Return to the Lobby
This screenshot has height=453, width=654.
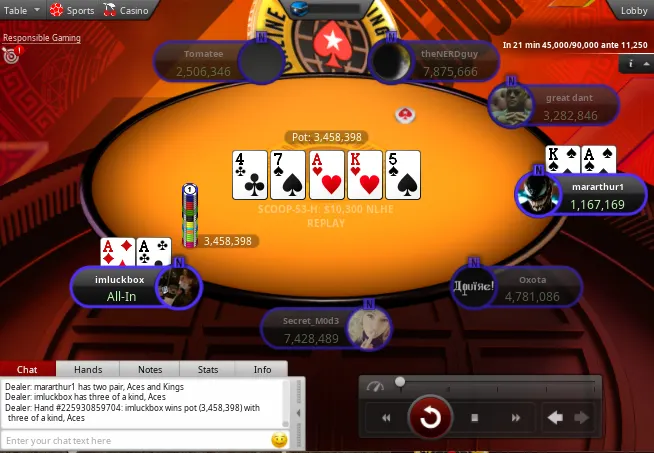click(633, 10)
